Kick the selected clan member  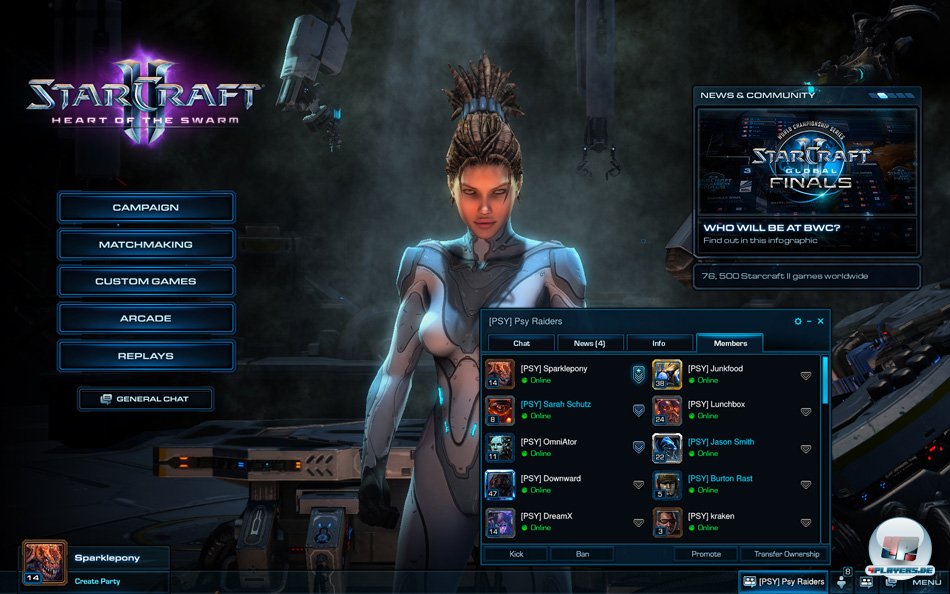(516, 554)
